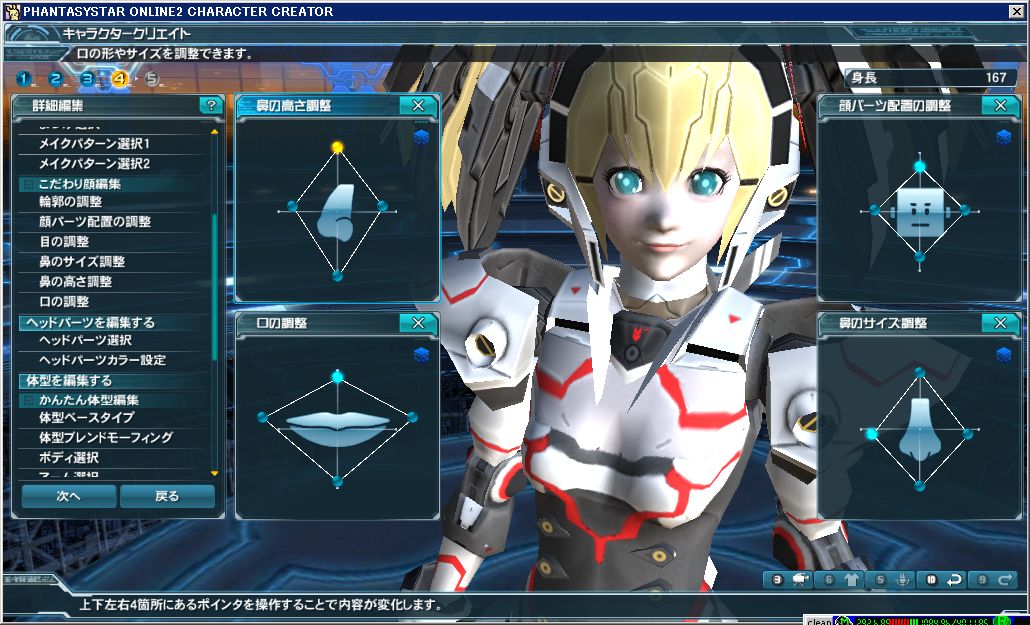The image size is (1030, 625).
Task: Open 目の調整 eye adjustment entry
Action: click(64, 242)
